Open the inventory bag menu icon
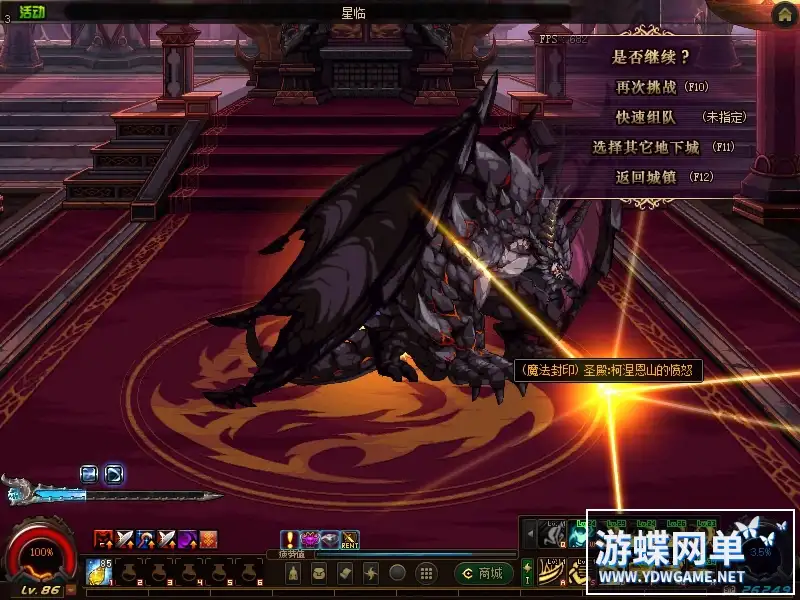This screenshot has height=600, width=800. pos(318,573)
